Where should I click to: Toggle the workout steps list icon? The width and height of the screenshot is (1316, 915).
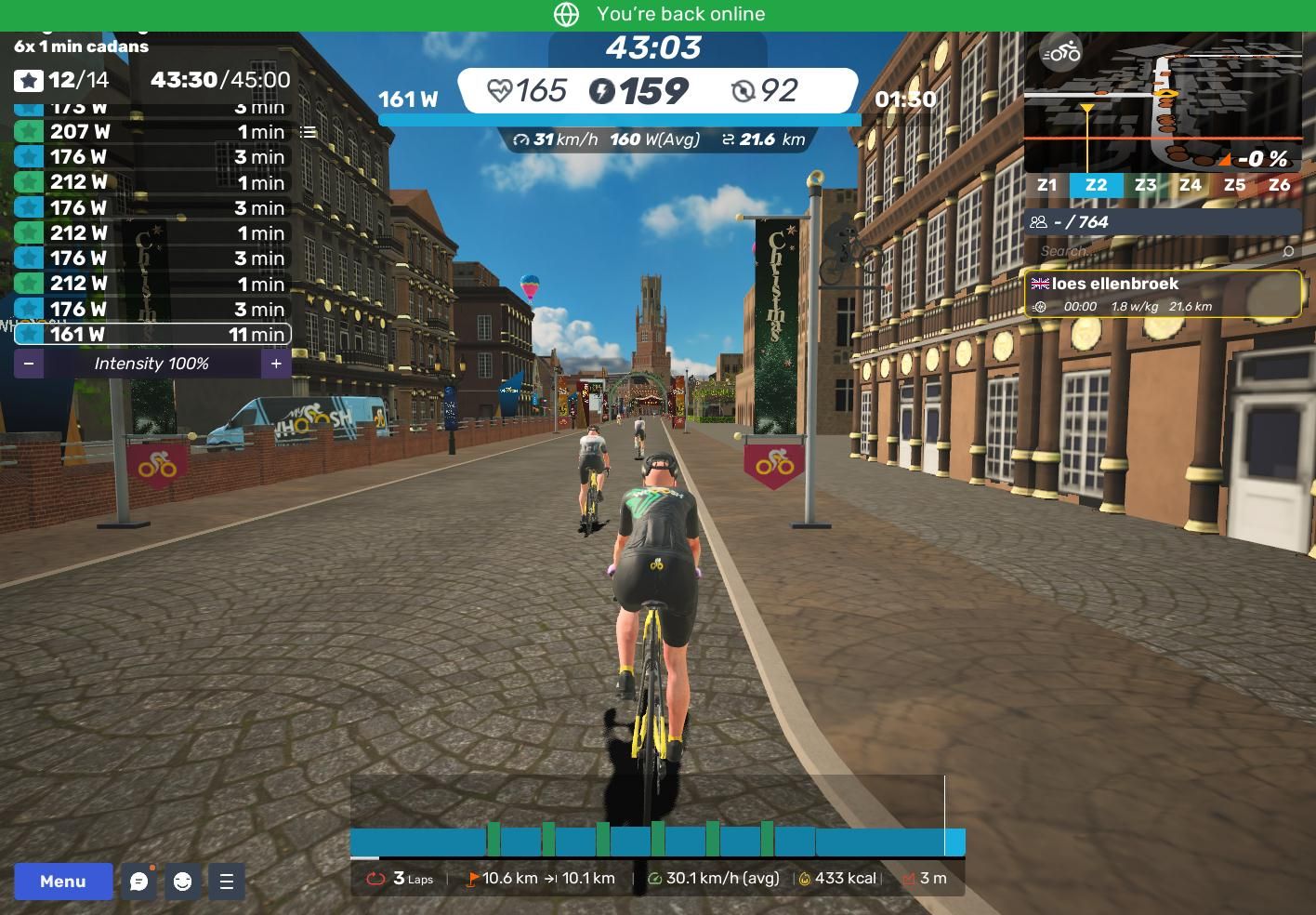click(x=309, y=132)
